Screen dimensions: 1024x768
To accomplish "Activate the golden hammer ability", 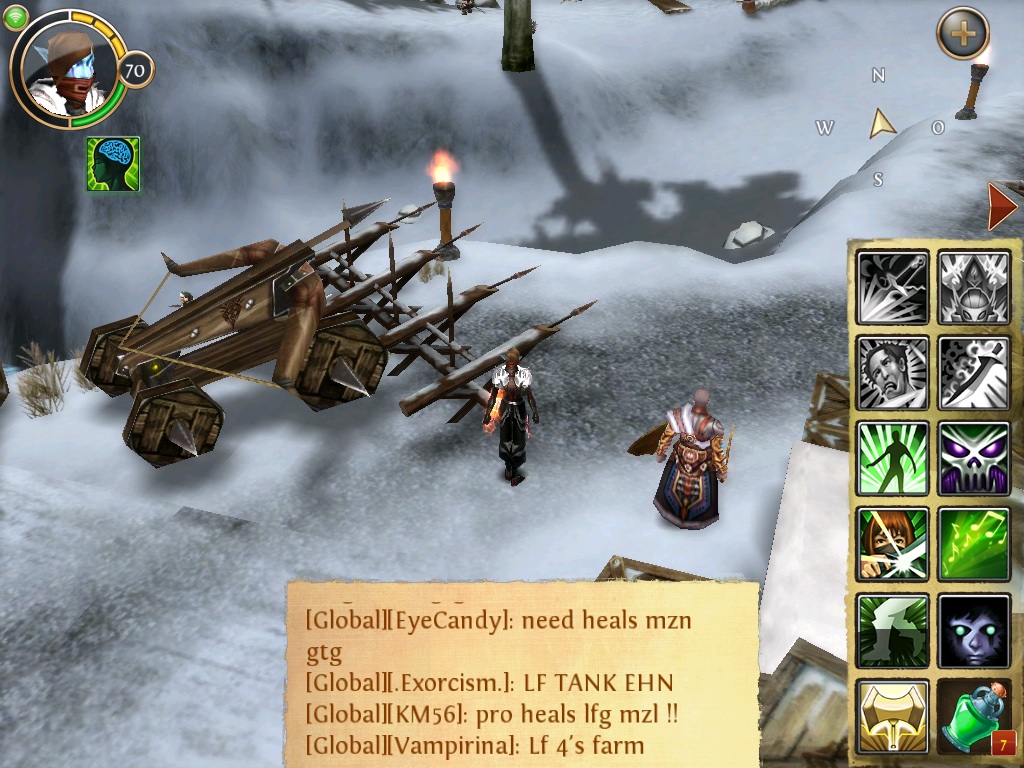I will [893, 715].
